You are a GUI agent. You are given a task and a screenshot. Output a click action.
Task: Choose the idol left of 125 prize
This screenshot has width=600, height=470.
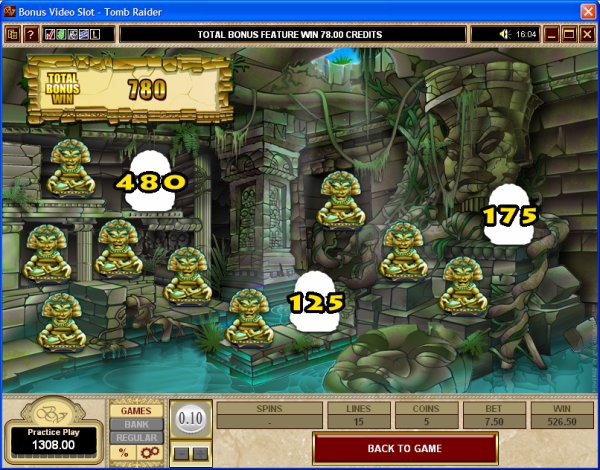250,316
